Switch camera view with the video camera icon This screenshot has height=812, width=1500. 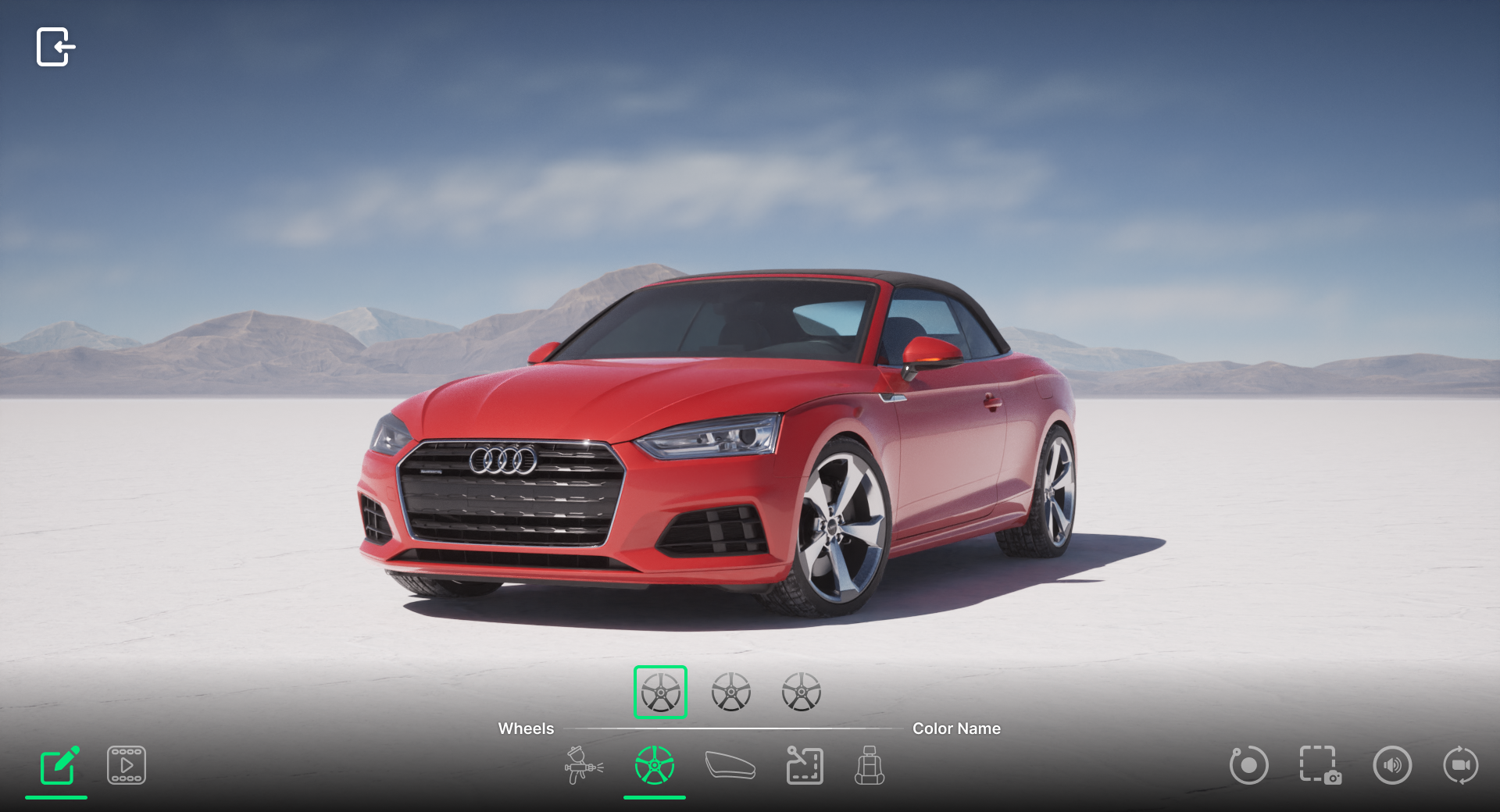1461,765
